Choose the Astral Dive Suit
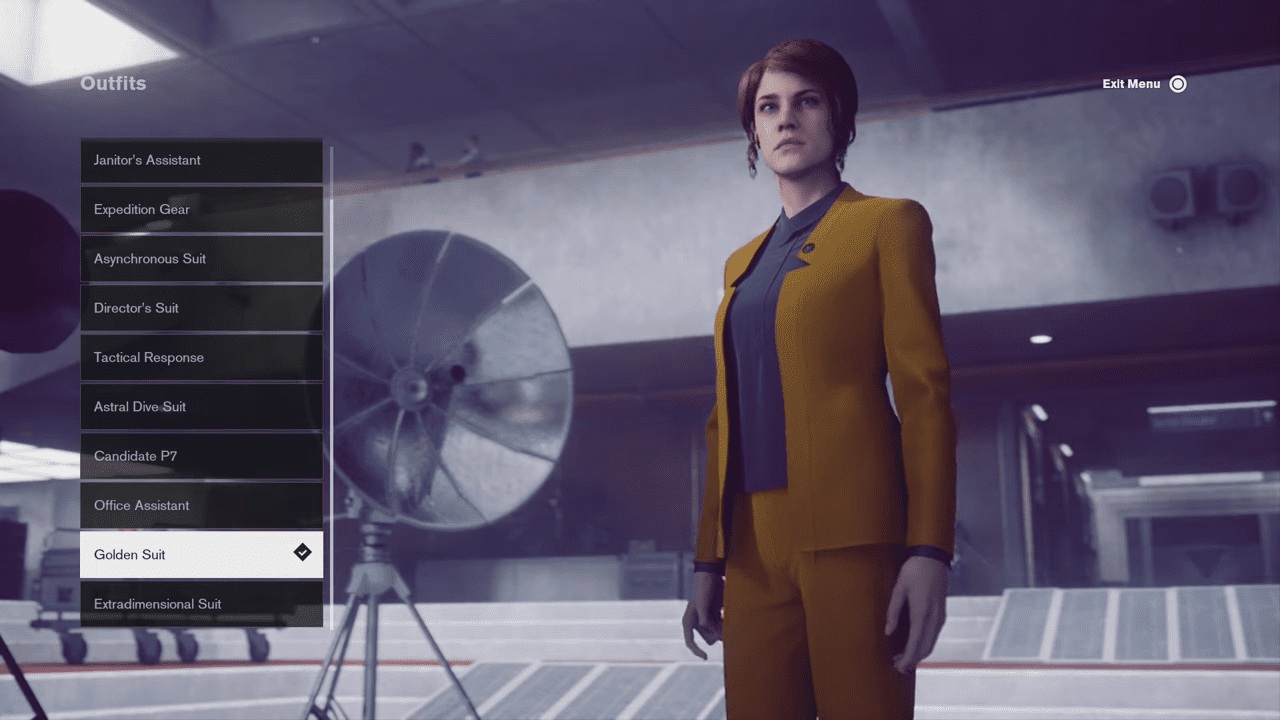 pos(201,406)
